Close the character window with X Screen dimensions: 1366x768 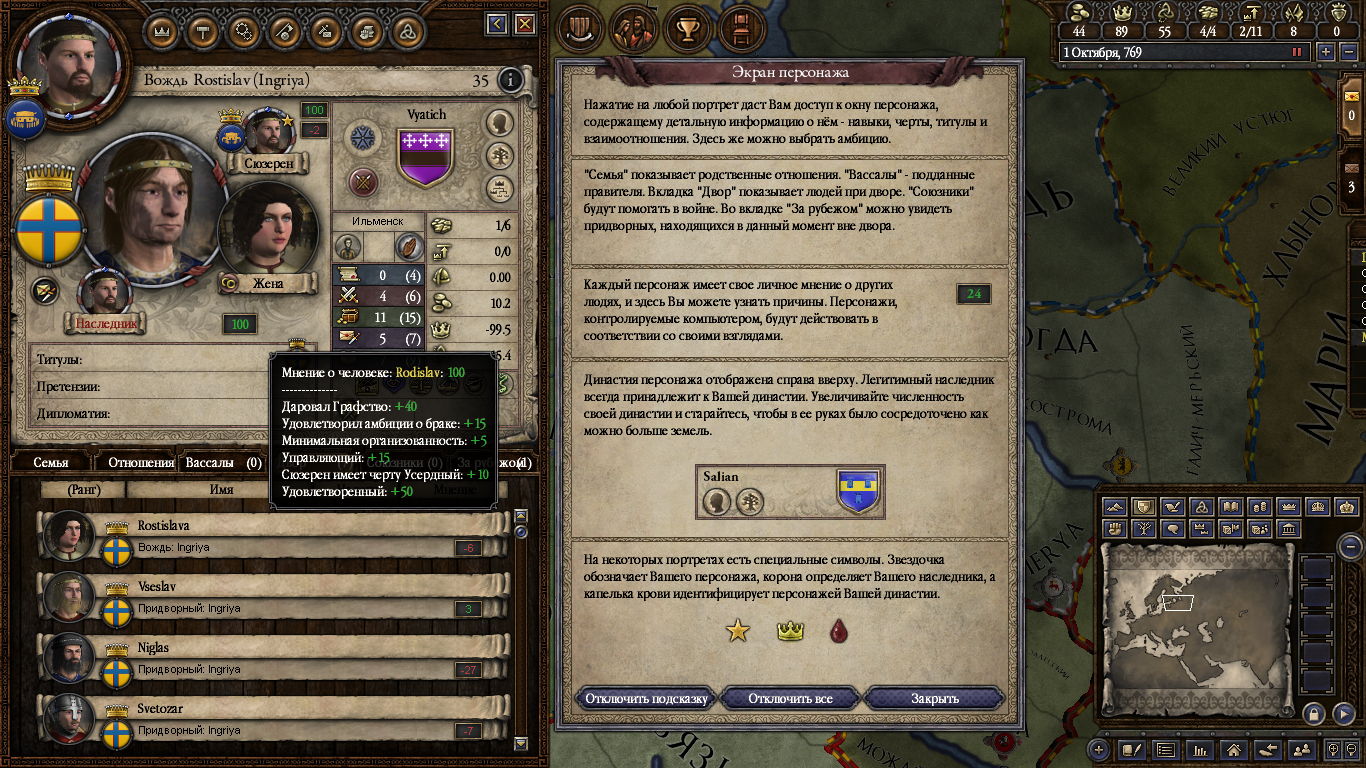coord(525,24)
